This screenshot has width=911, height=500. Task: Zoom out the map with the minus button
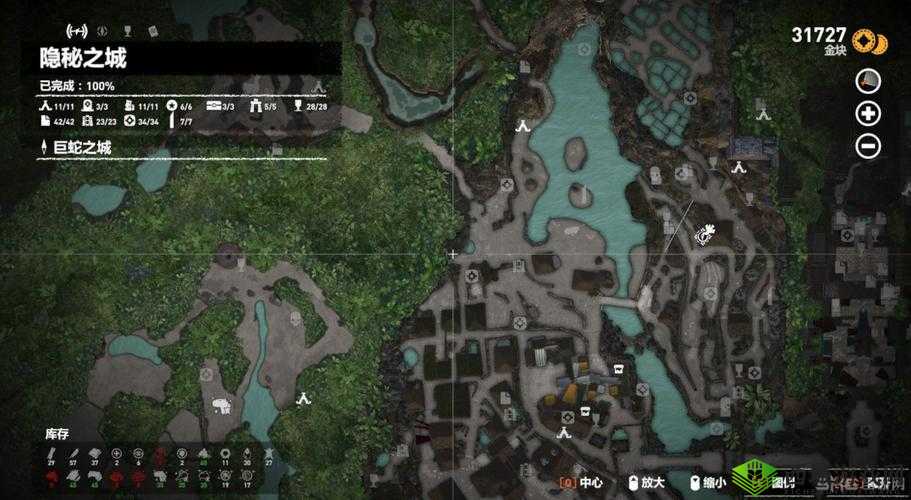[x=868, y=147]
